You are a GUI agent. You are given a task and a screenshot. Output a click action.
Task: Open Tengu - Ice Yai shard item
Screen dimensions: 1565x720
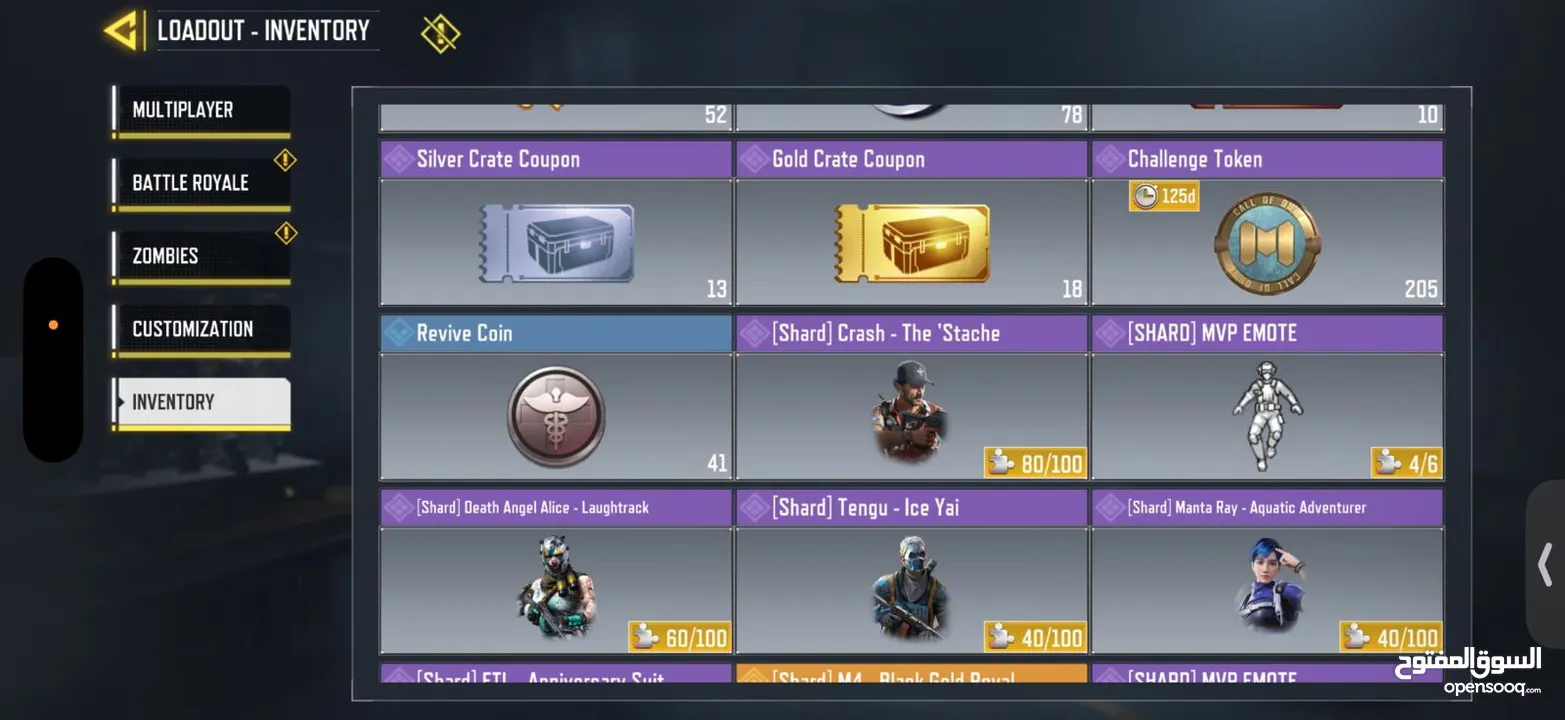coord(910,590)
